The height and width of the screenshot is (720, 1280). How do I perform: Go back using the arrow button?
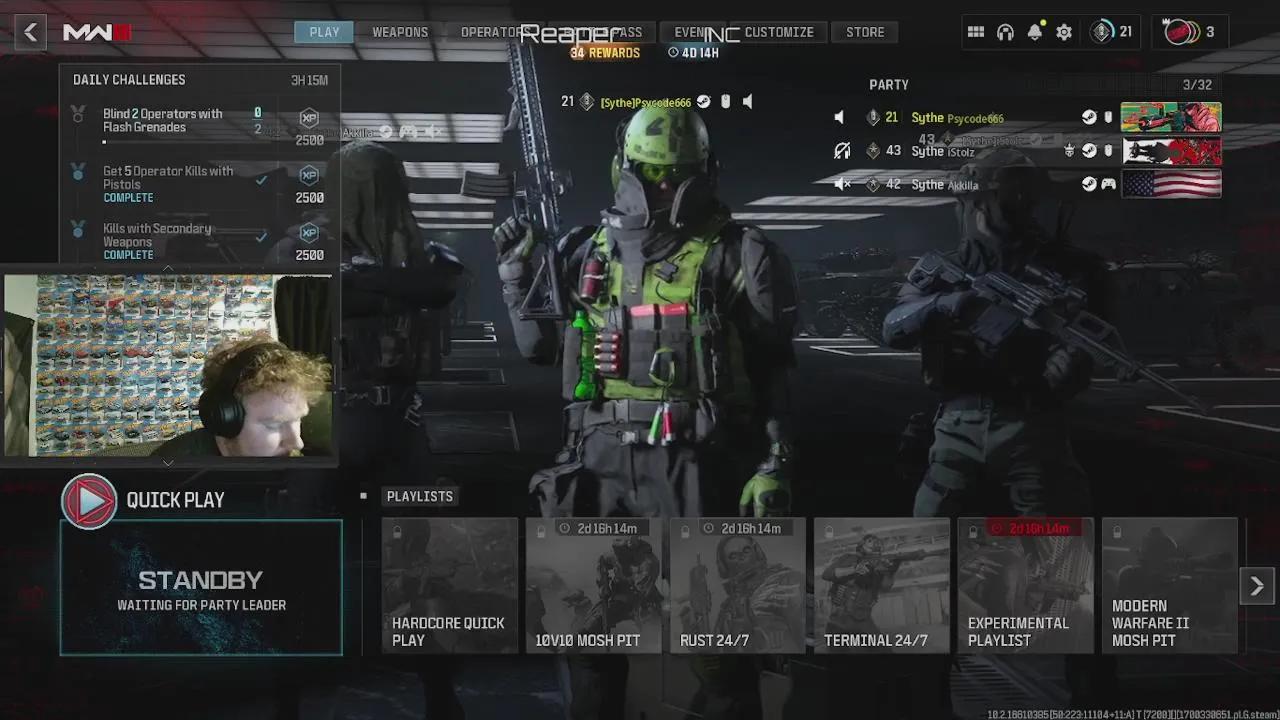click(30, 32)
